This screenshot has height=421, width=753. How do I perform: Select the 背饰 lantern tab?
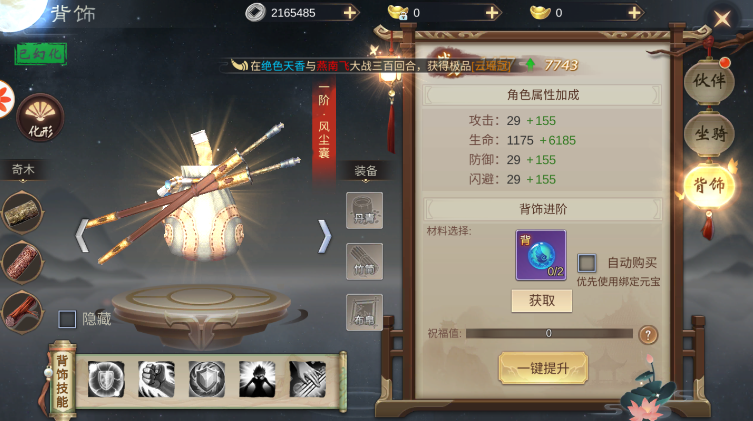708,186
